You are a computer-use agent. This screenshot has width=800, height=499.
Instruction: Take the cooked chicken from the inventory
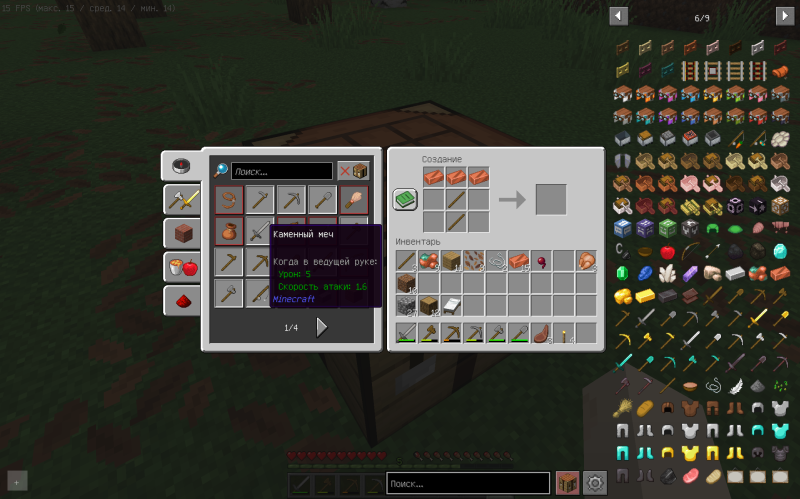point(586,261)
